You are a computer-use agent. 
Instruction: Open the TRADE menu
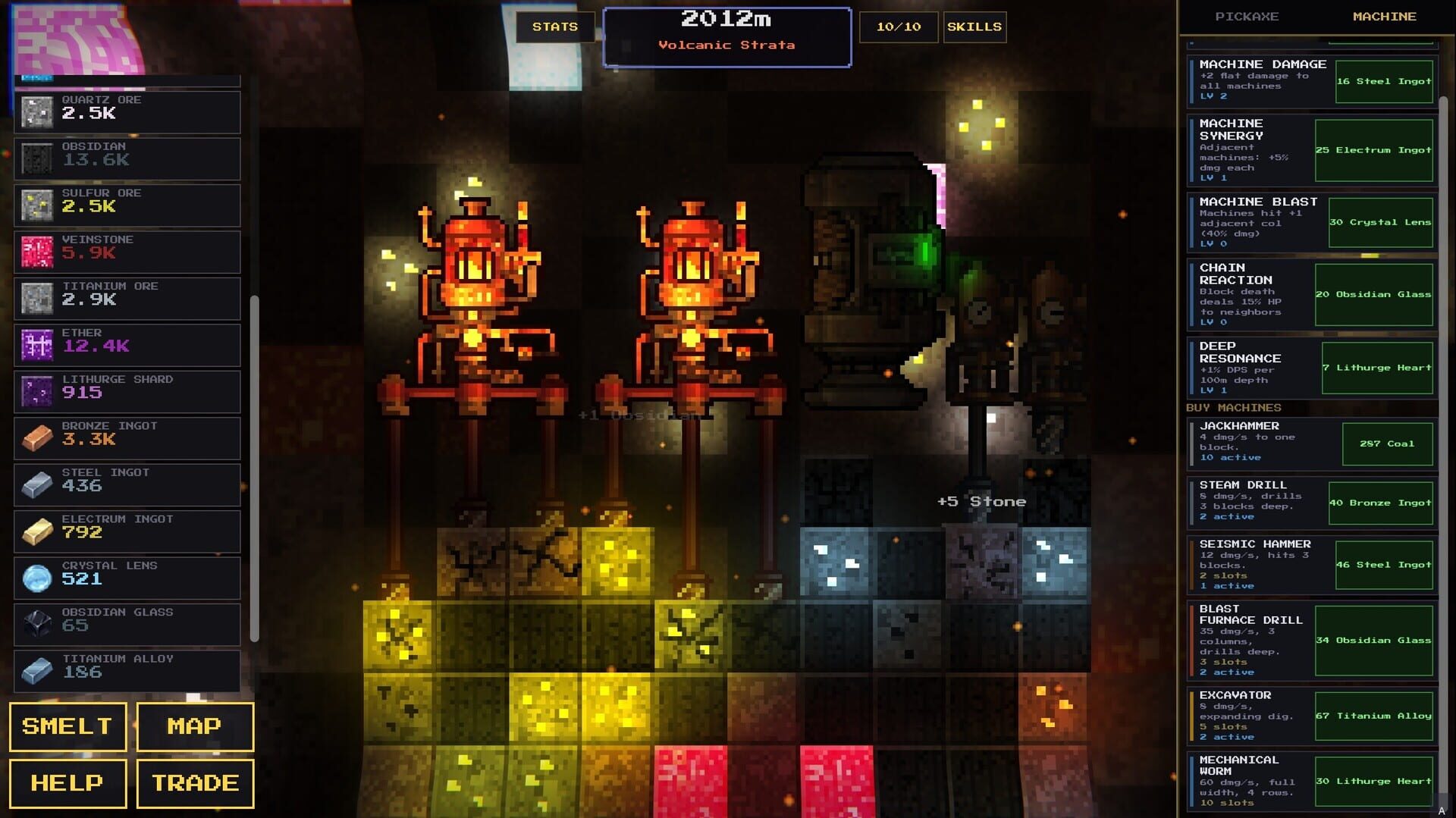pyautogui.click(x=194, y=782)
